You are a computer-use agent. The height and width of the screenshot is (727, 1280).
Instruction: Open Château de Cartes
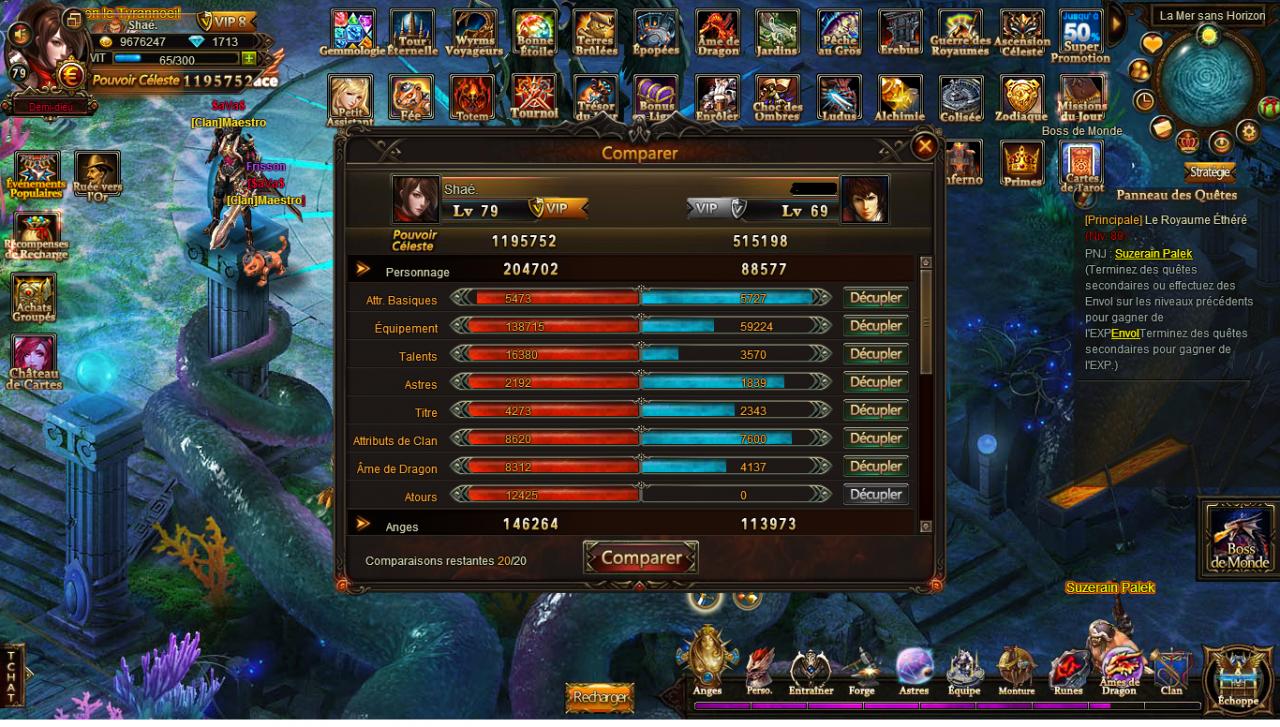coord(34,362)
